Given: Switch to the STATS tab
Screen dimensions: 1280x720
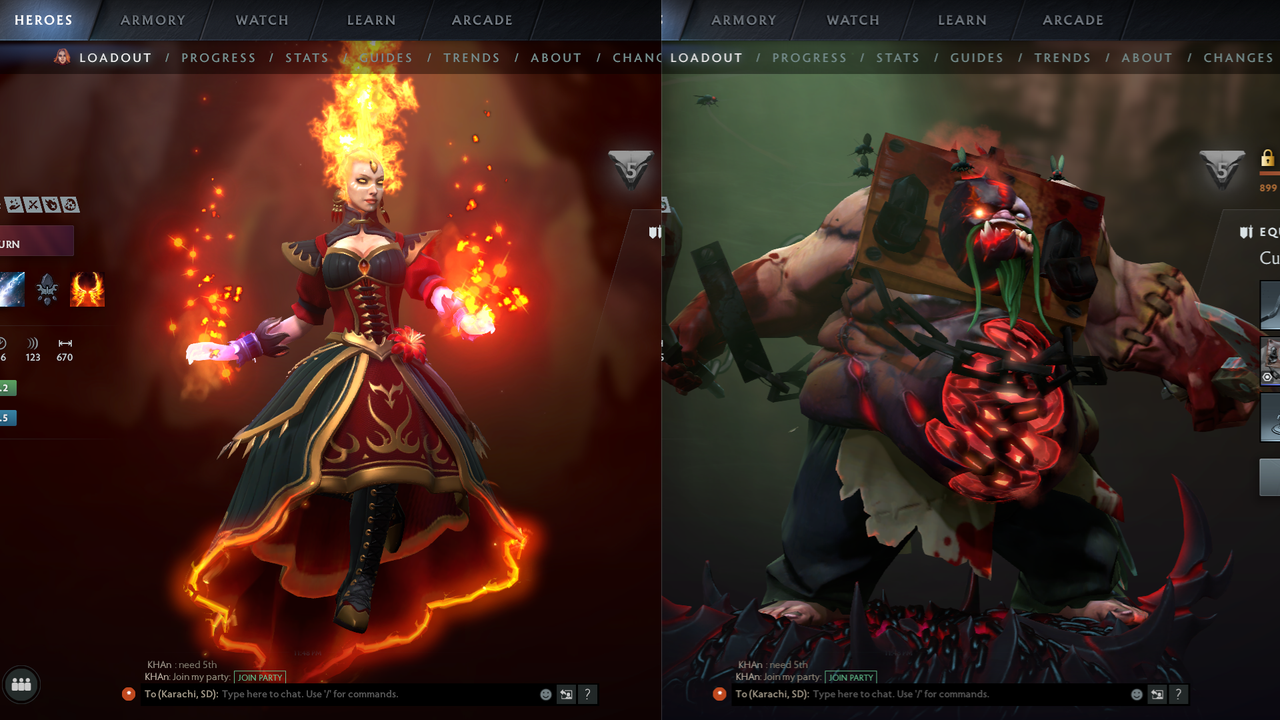Looking at the screenshot, I should pyautogui.click(x=307, y=58).
